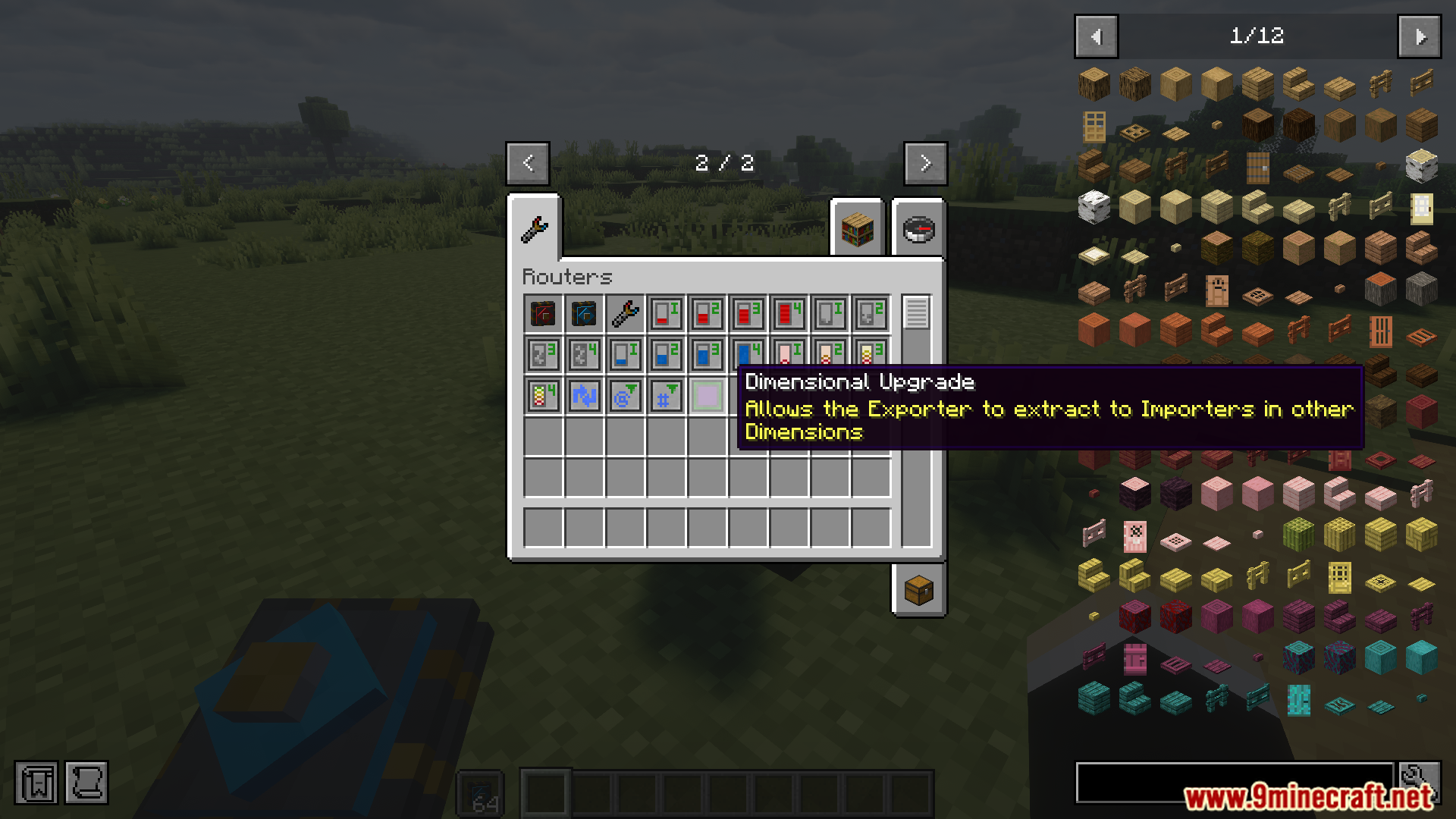
Task: Select the tier 3 blue Fluid Upgrade
Action: (x=706, y=353)
